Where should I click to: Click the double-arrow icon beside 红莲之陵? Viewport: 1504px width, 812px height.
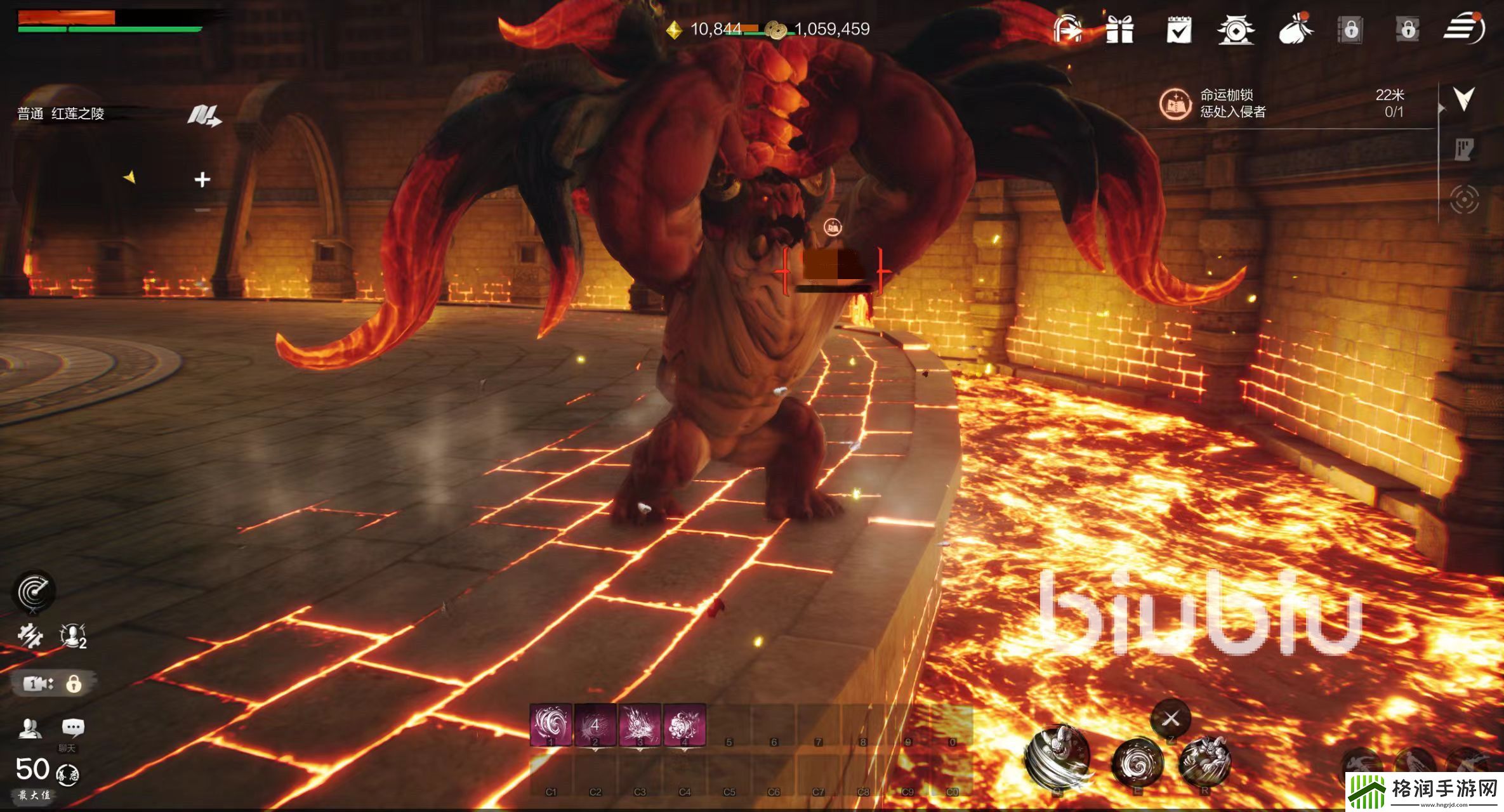(x=204, y=115)
